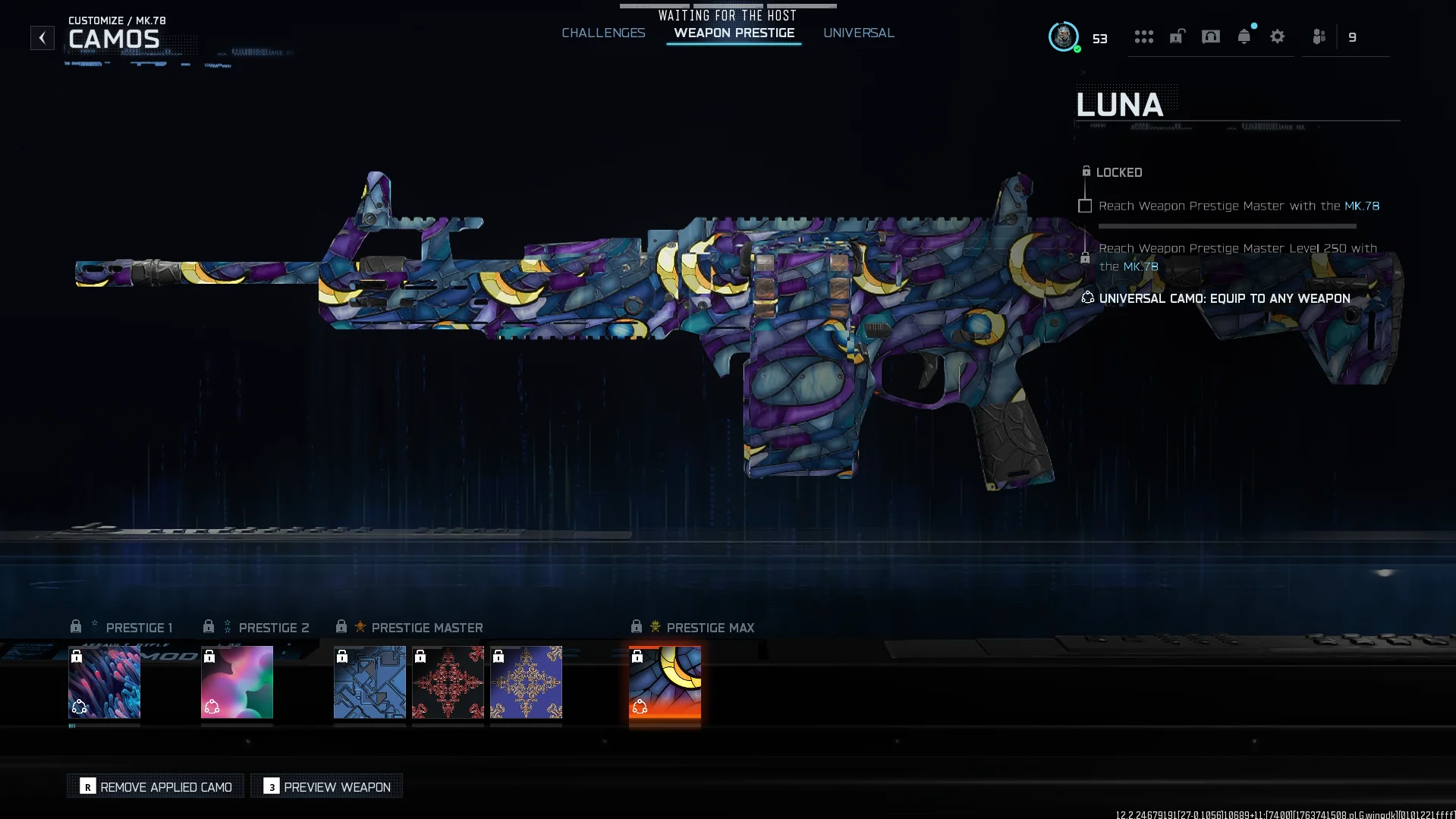Open settings with the gear icon

pyautogui.click(x=1277, y=36)
